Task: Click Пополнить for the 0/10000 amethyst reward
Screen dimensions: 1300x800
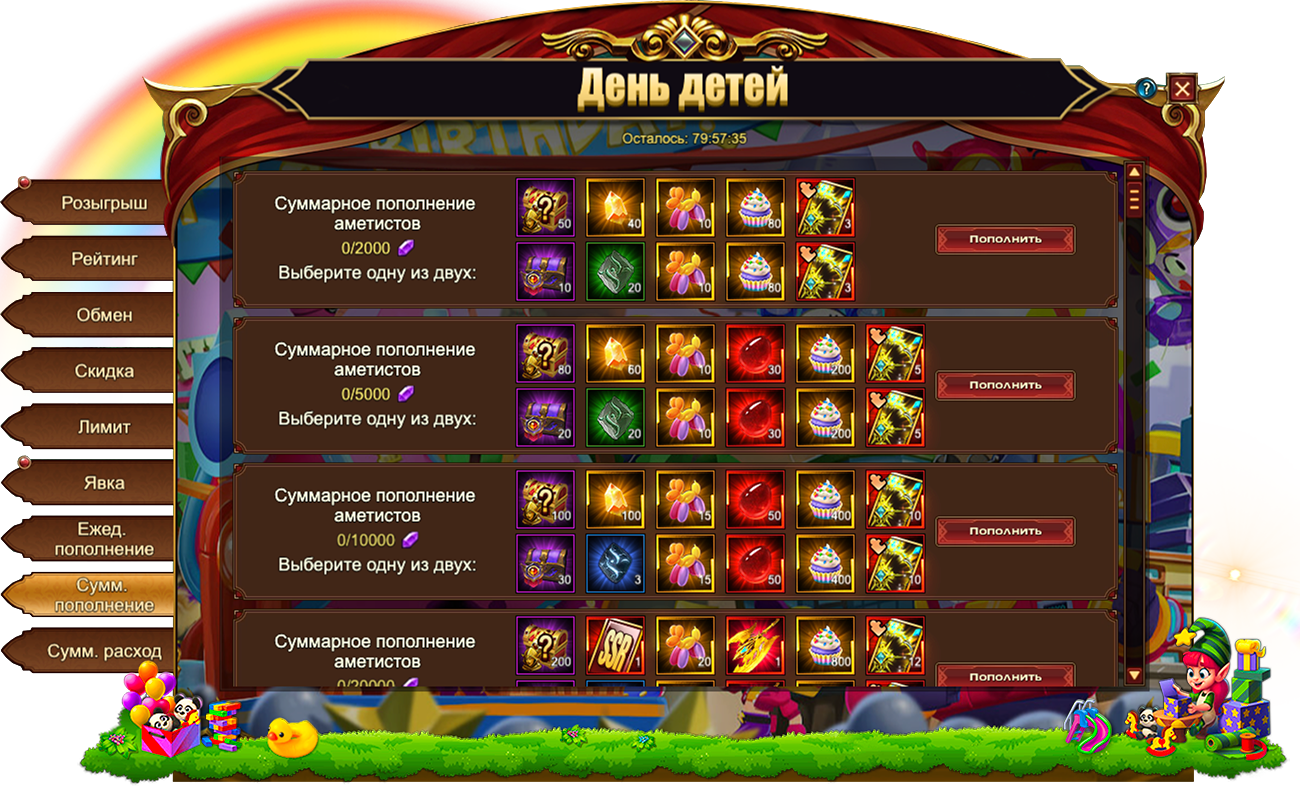Action: point(1005,532)
